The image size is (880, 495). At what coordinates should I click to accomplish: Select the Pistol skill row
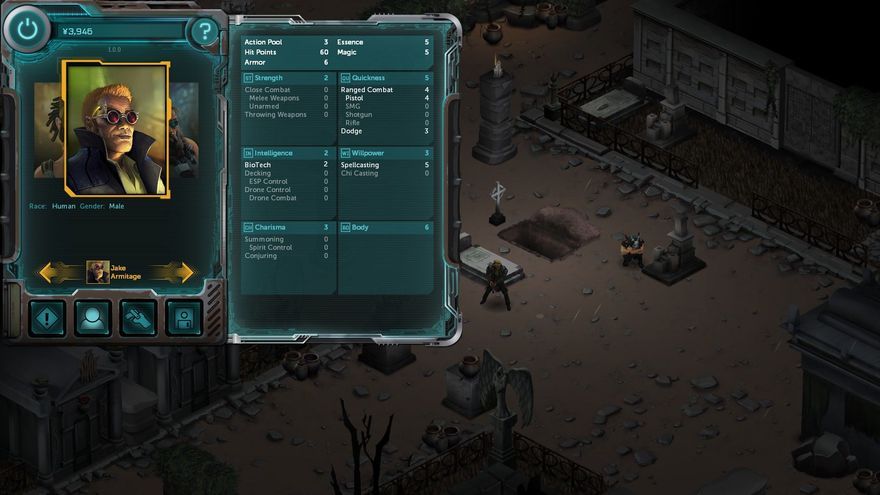click(385, 98)
